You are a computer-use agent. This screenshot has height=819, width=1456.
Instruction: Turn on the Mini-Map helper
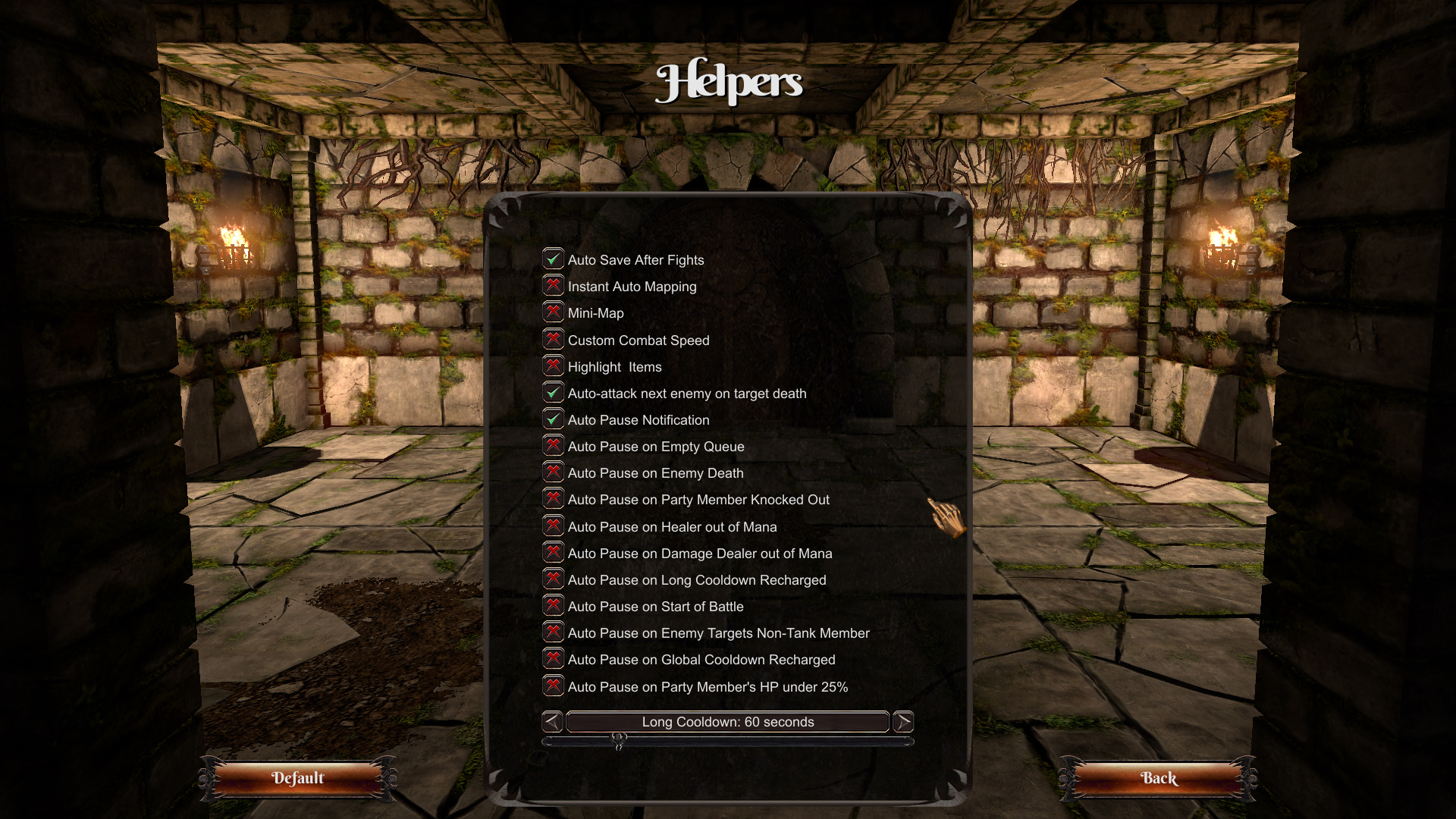[554, 312]
